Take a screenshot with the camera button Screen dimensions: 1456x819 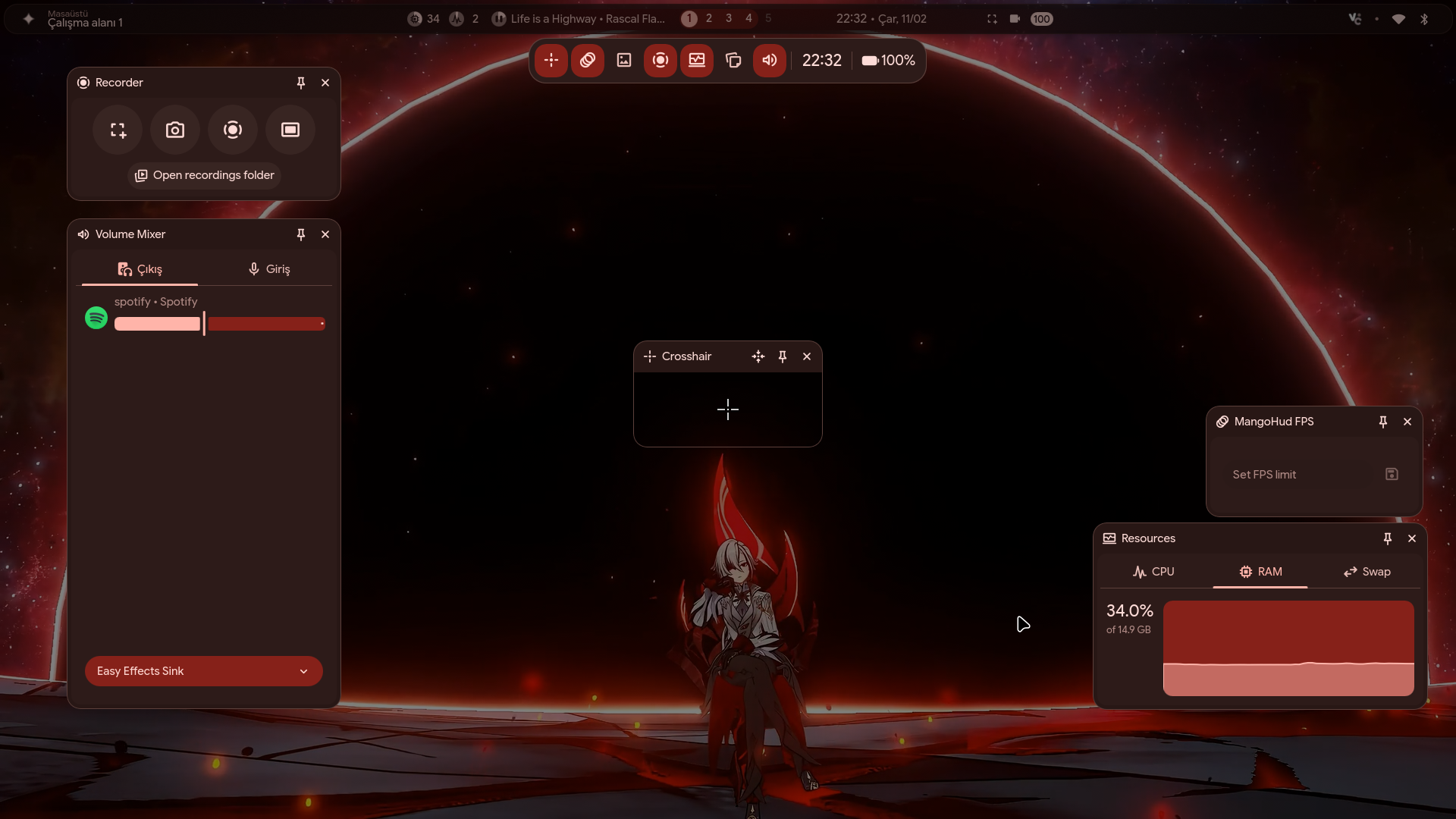pyautogui.click(x=175, y=130)
